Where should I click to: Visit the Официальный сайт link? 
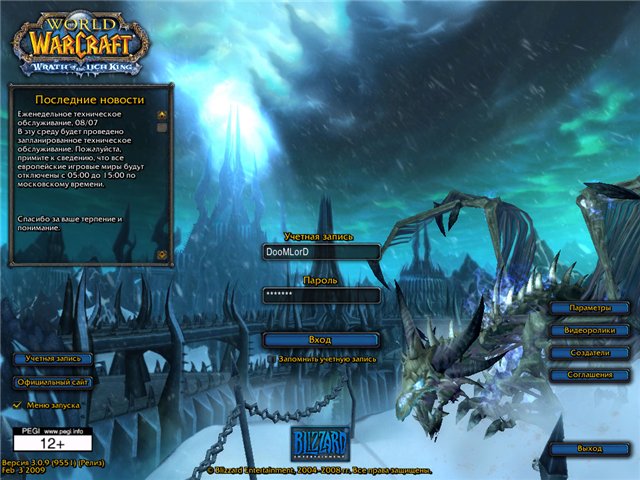point(53,382)
